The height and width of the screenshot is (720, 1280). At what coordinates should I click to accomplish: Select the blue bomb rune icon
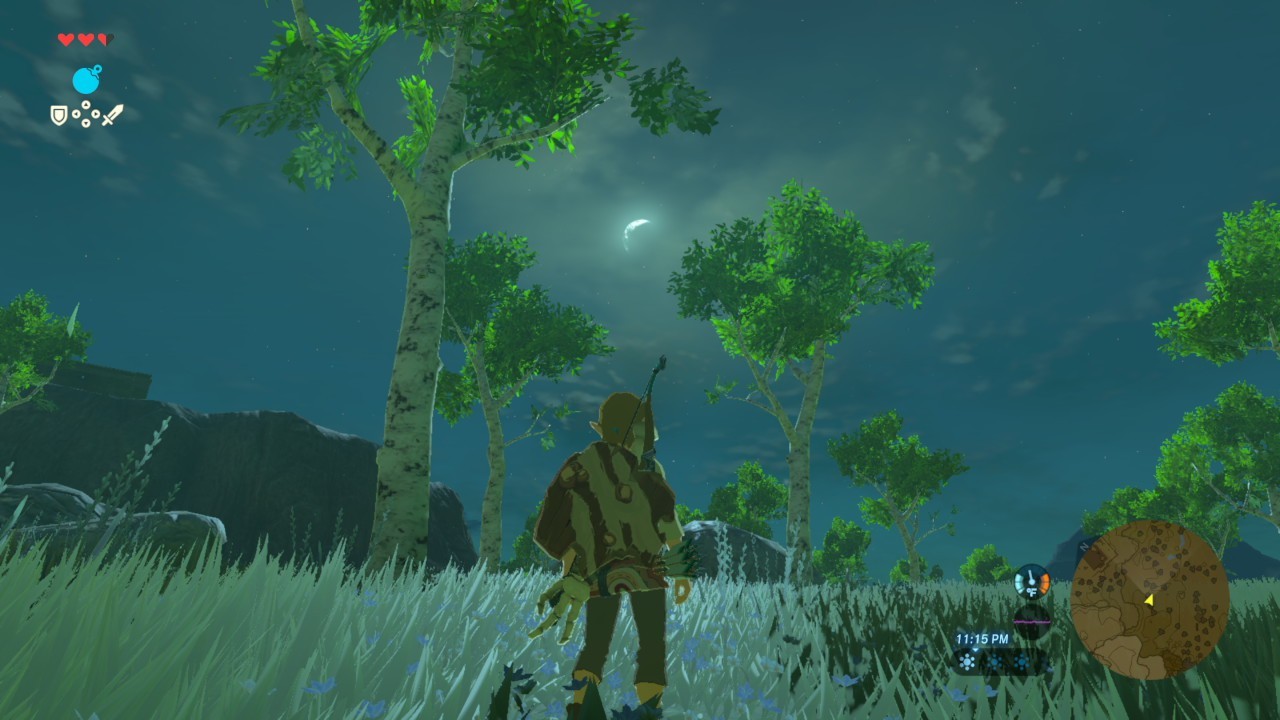(x=87, y=80)
